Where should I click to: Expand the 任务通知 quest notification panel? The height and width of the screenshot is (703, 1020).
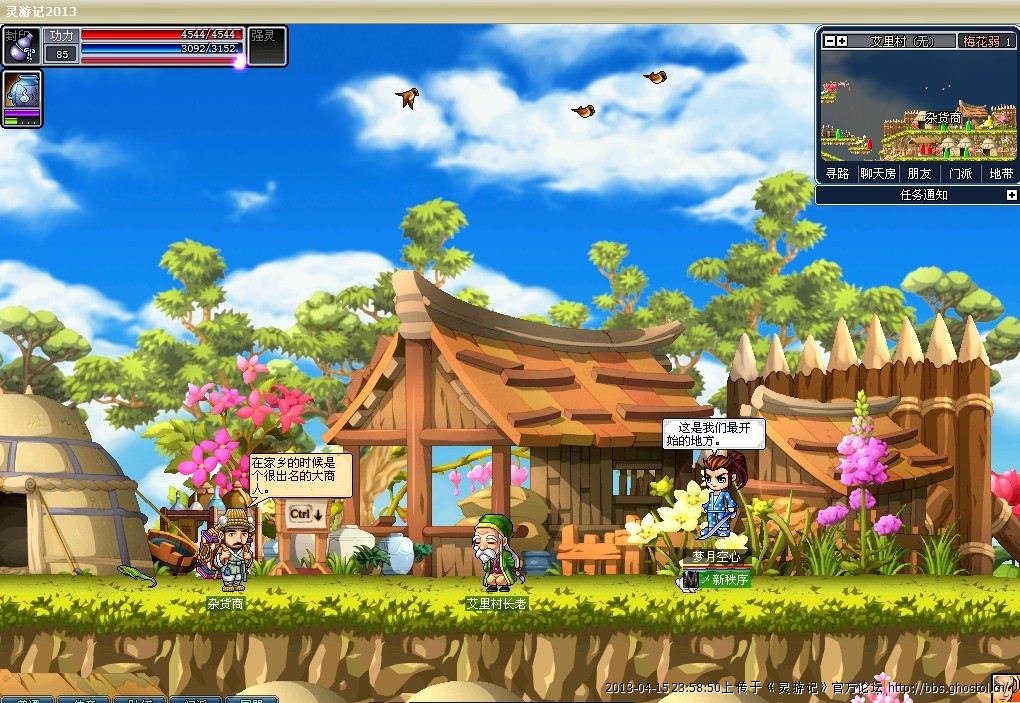coord(1011,195)
